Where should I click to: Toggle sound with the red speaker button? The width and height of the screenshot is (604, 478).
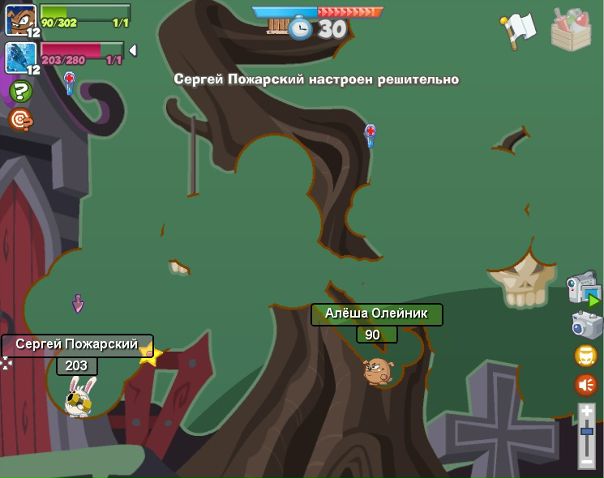(x=586, y=384)
